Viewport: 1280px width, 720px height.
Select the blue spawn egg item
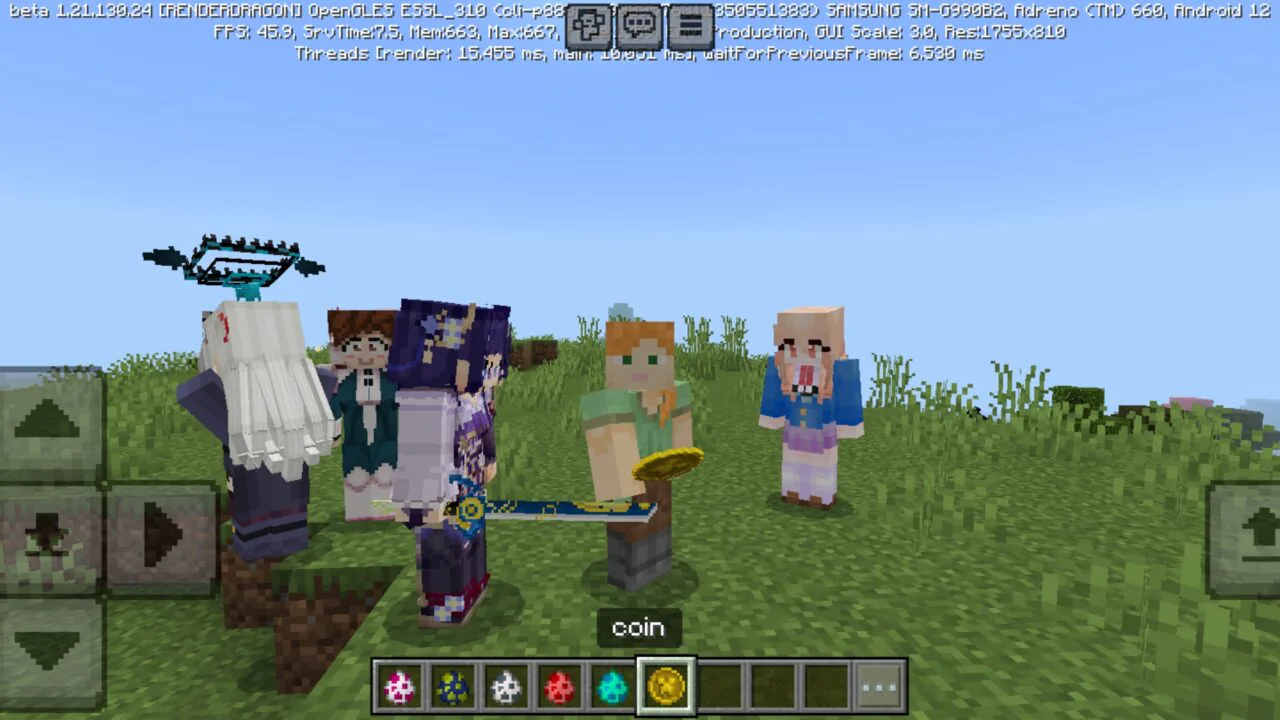[x=453, y=685]
